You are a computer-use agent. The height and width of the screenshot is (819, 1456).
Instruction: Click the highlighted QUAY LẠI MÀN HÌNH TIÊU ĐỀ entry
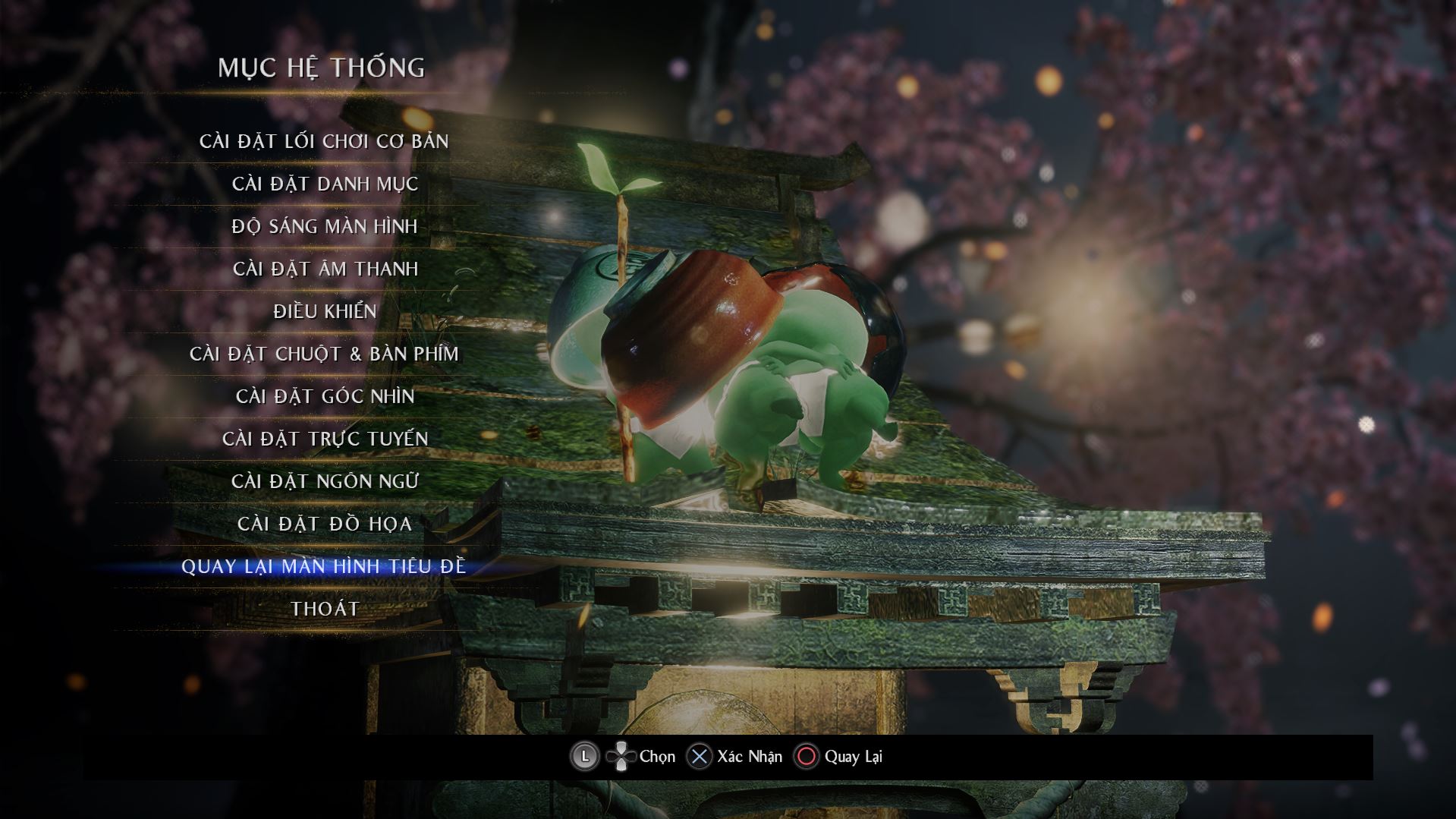tap(325, 565)
